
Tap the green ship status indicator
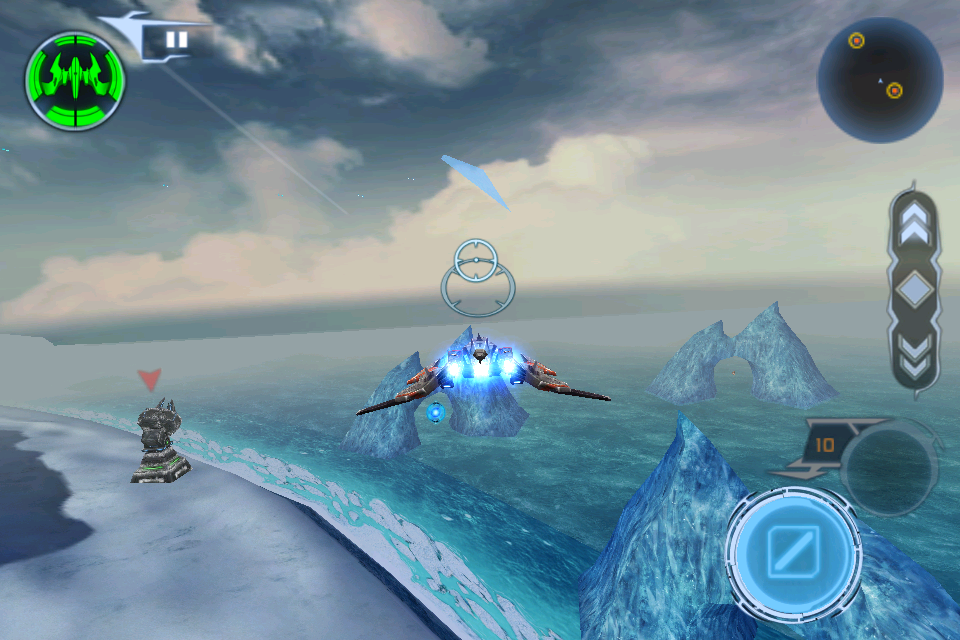[75, 81]
